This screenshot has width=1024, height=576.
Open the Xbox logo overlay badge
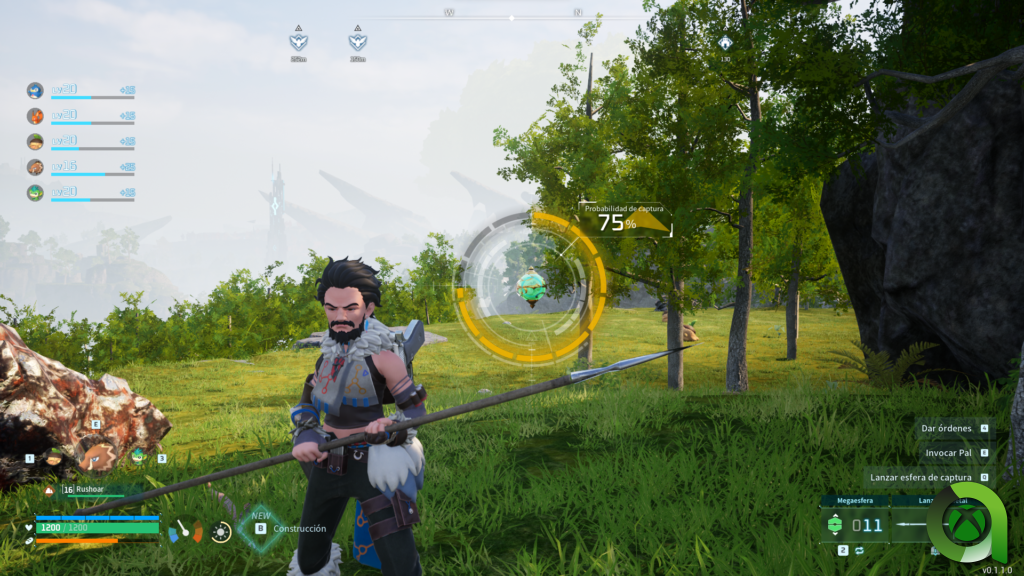[x=966, y=523]
